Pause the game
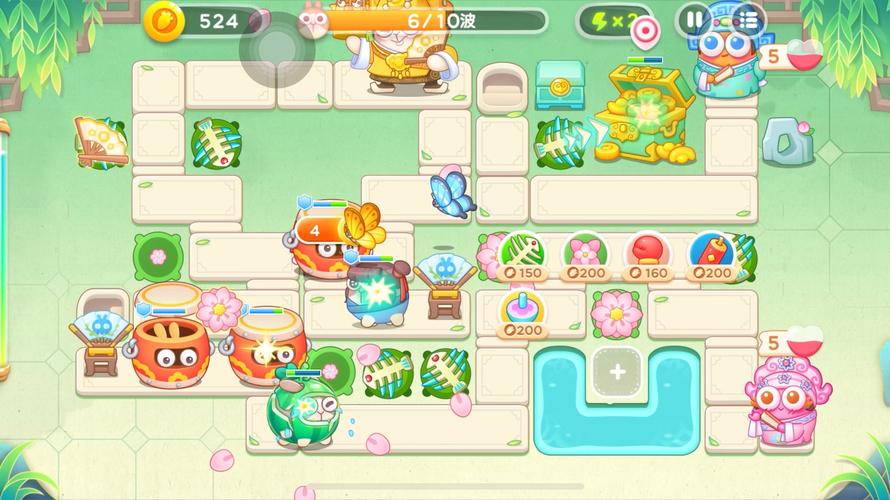This screenshot has width=890, height=500. [x=693, y=19]
